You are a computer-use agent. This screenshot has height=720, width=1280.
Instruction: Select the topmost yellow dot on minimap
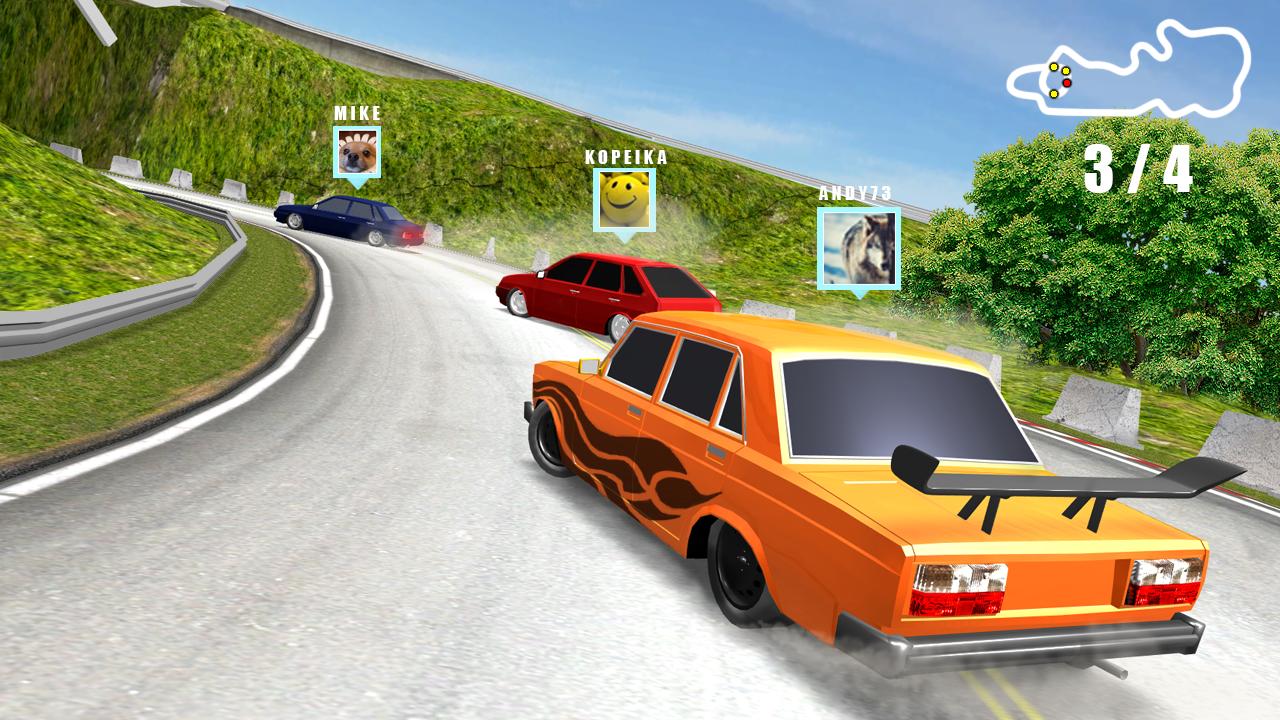click(1054, 67)
